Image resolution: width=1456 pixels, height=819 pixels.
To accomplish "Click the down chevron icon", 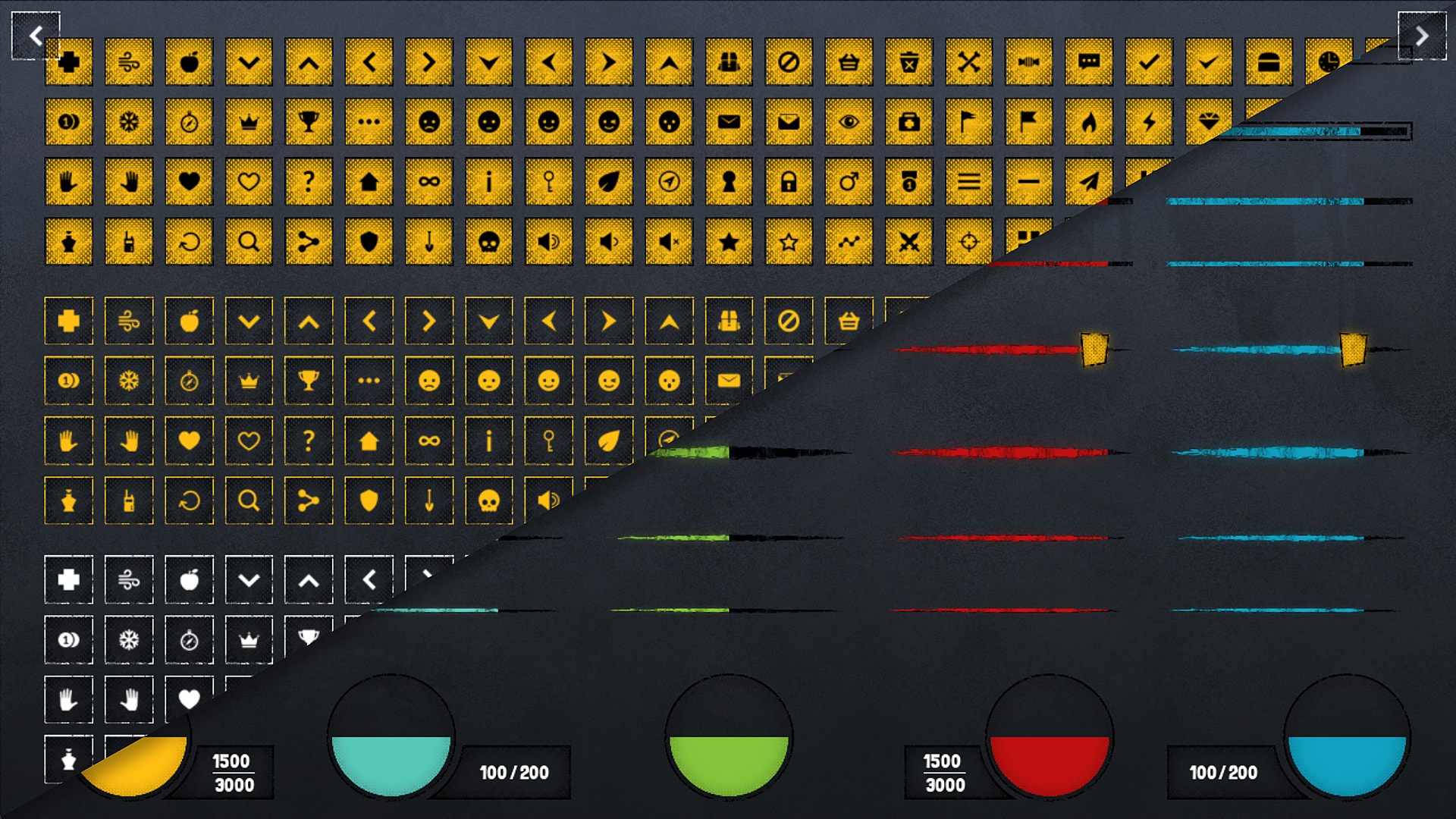I will pos(248,62).
